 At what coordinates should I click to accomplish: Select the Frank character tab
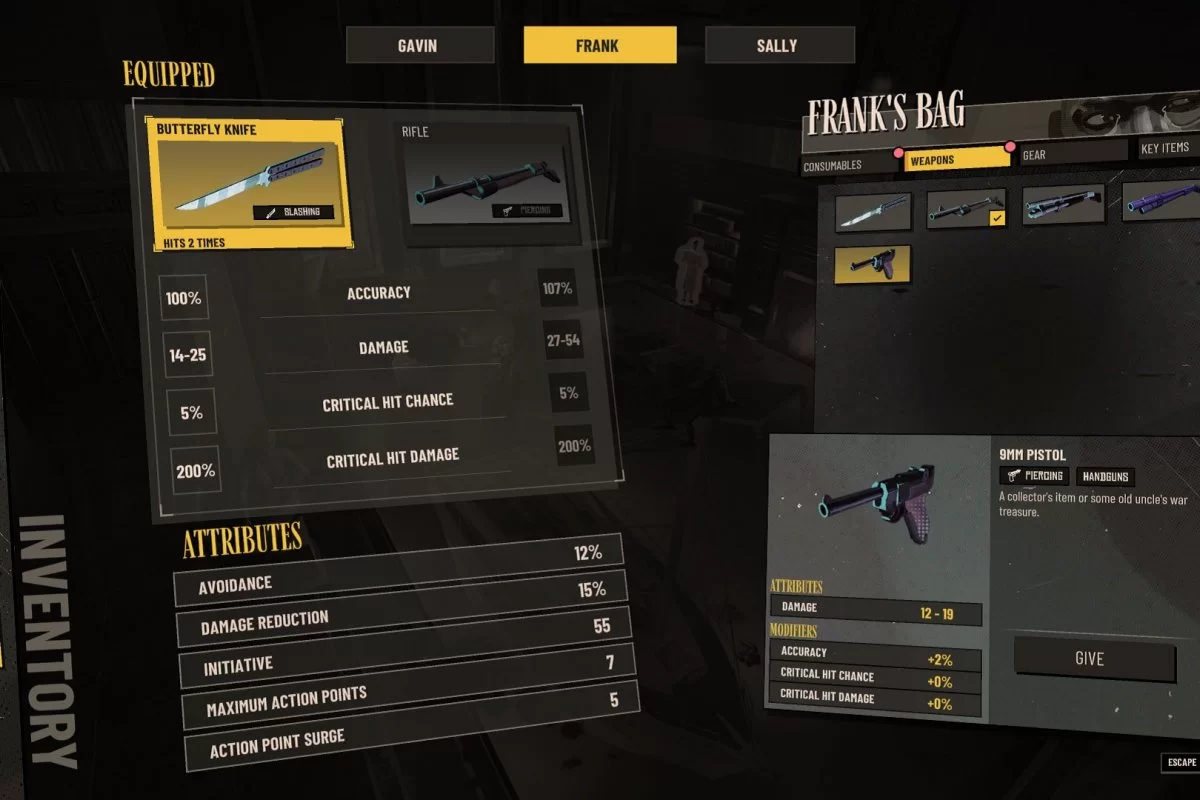(600, 45)
